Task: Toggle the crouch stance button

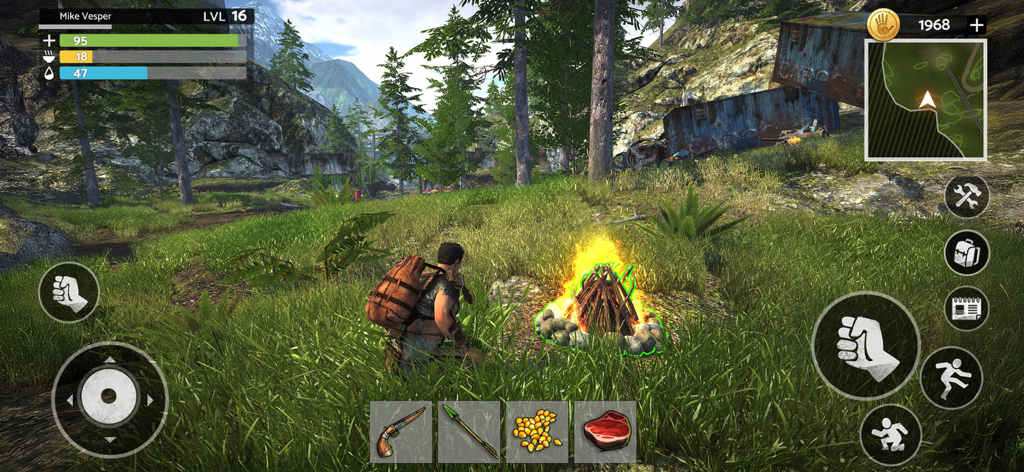Action: point(889,433)
